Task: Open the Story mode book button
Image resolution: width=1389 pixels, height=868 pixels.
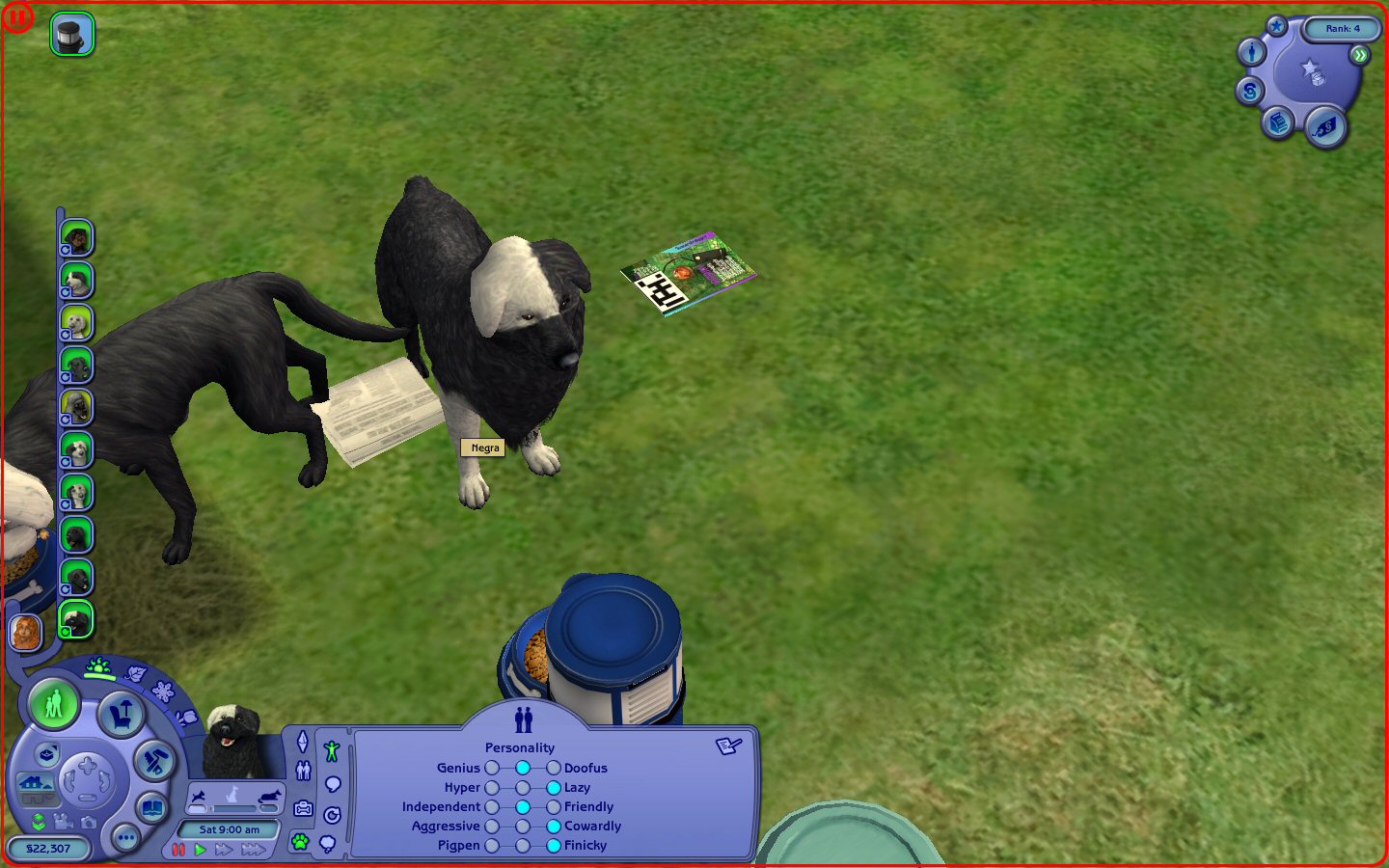Action: (x=151, y=807)
